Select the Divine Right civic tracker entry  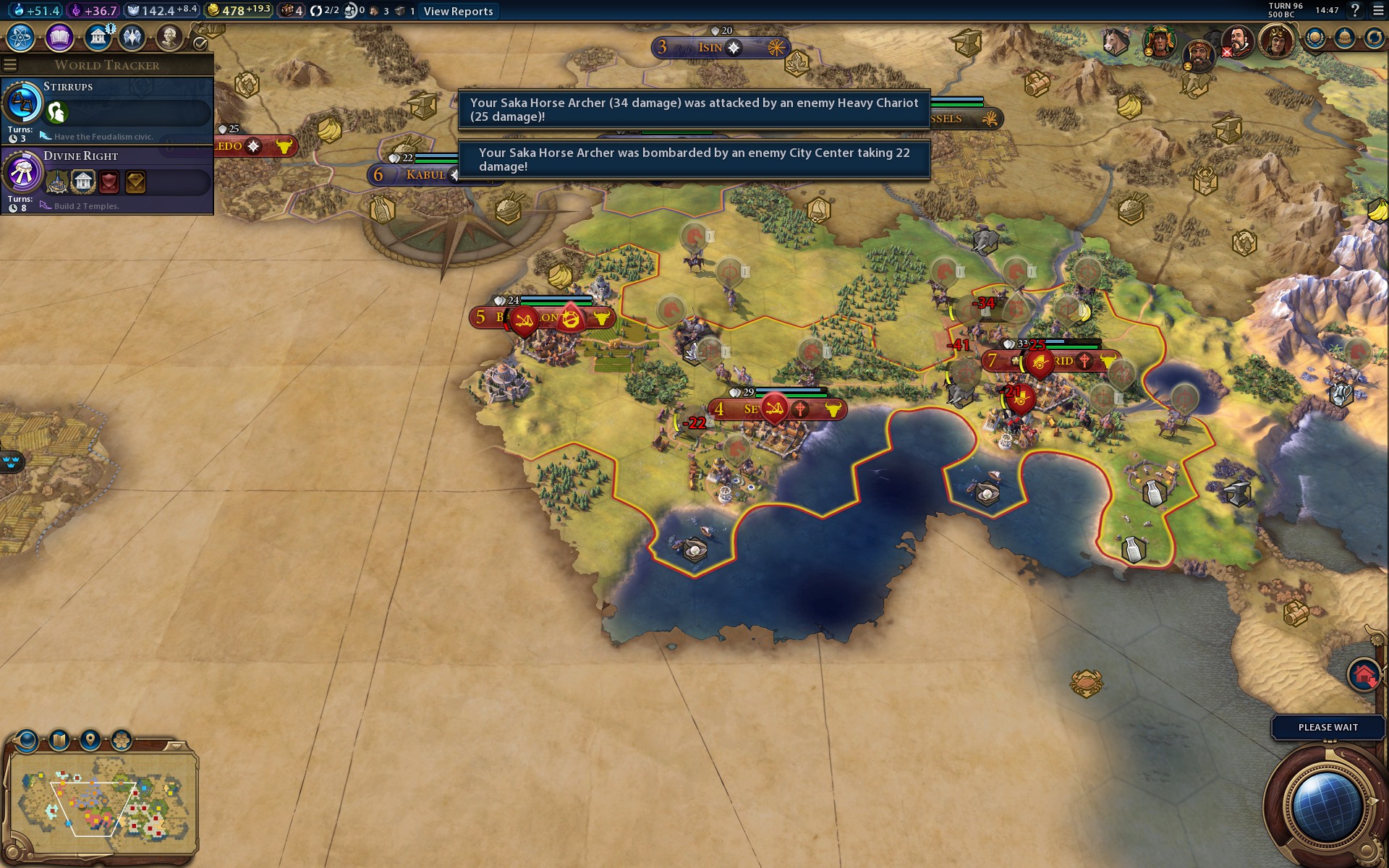pyautogui.click(x=107, y=179)
